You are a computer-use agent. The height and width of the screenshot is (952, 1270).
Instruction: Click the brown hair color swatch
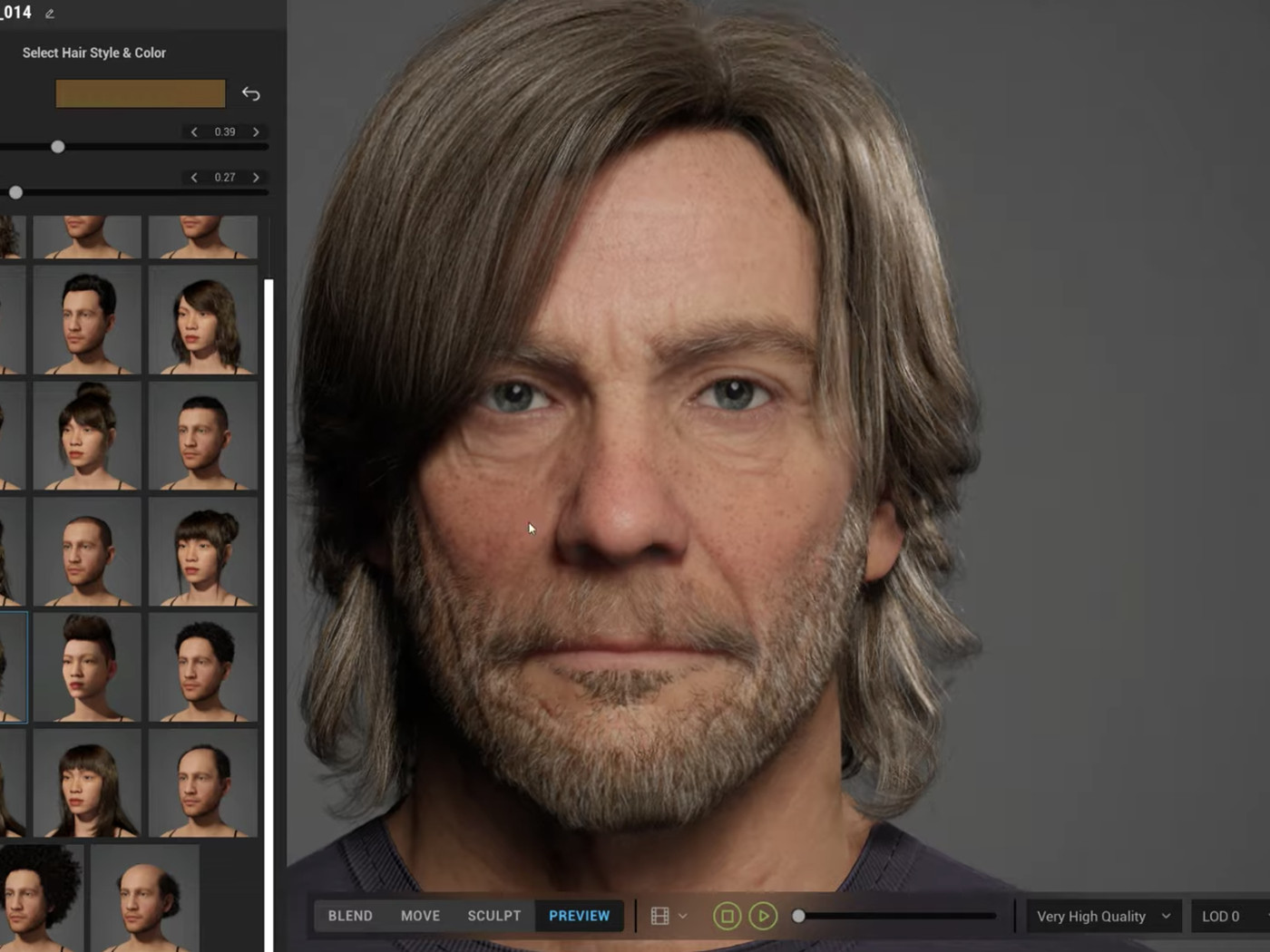[x=140, y=93]
